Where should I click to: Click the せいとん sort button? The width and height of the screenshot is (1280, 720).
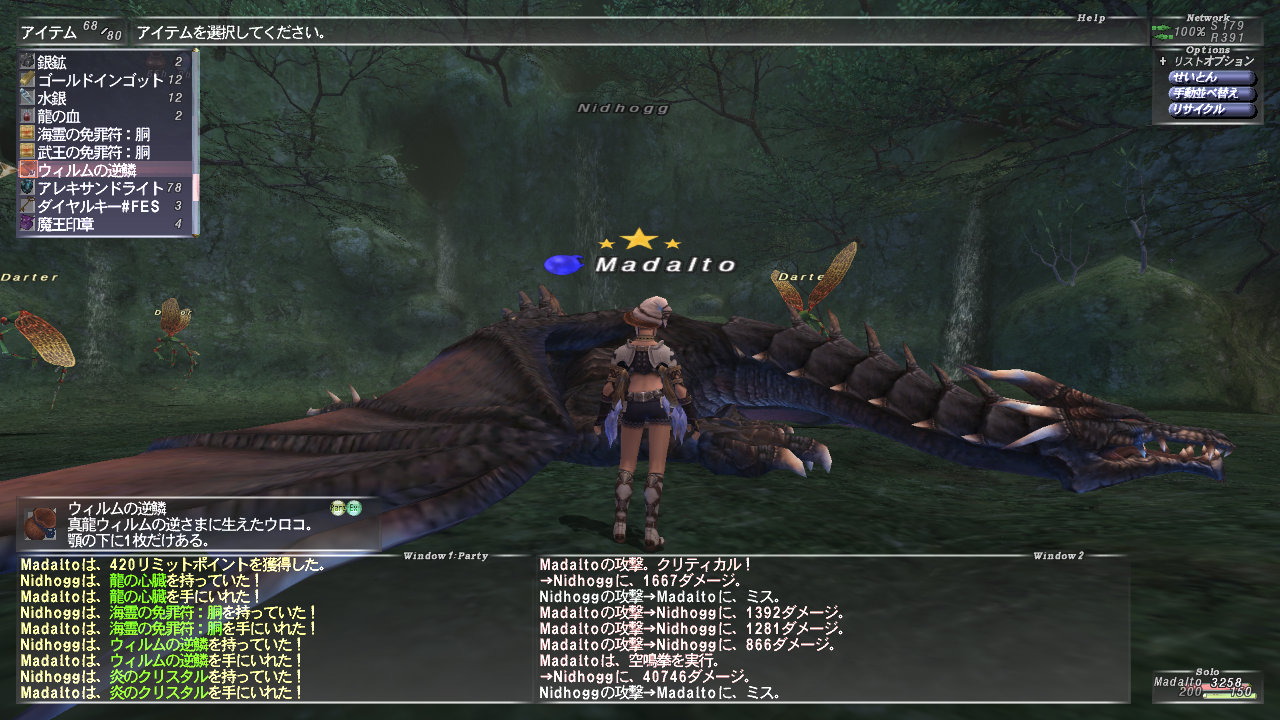(x=1211, y=78)
